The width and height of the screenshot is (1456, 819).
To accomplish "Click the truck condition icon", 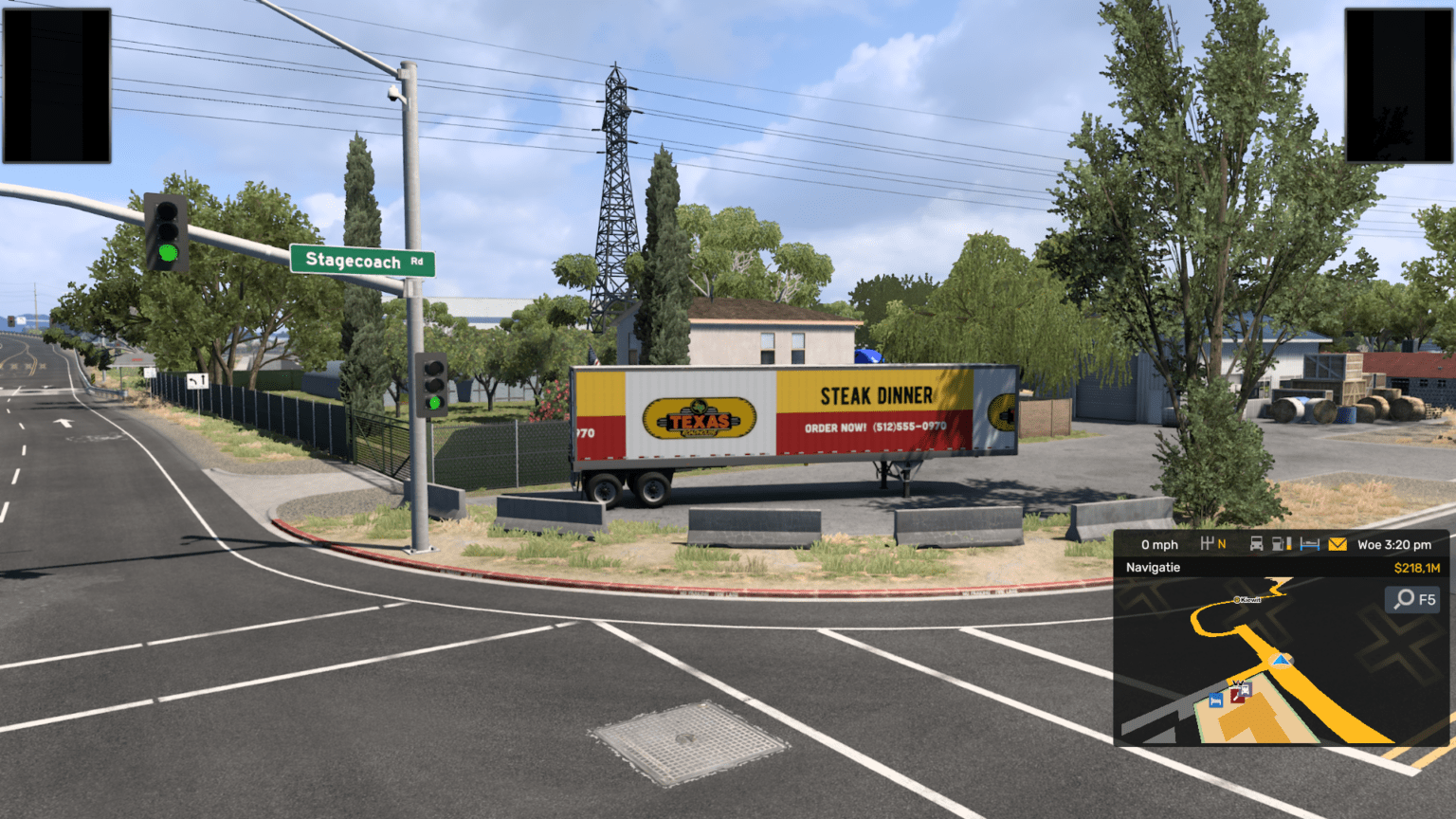I will (x=1256, y=544).
